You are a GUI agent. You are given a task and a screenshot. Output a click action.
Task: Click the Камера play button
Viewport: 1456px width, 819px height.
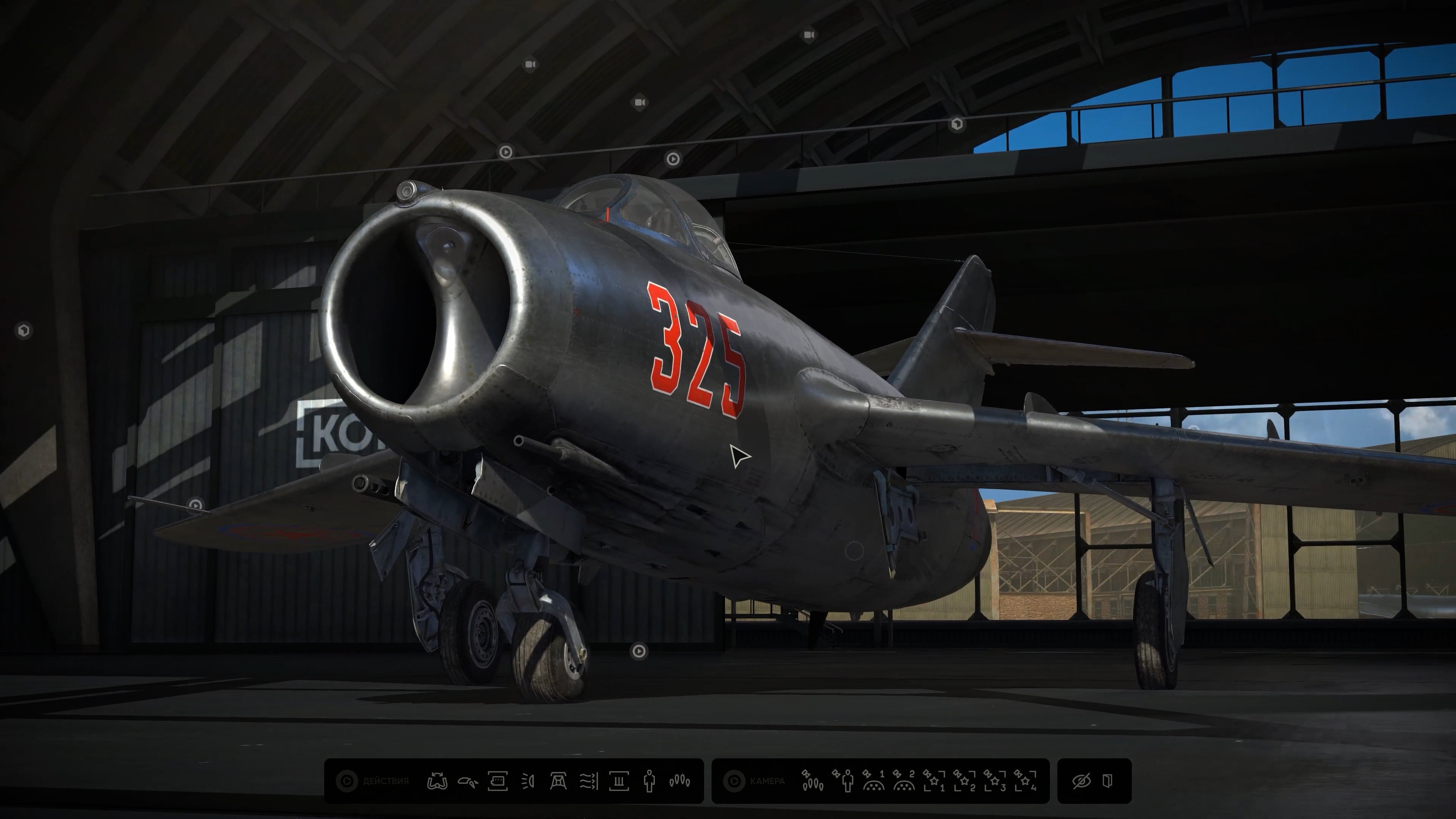click(734, 781)
